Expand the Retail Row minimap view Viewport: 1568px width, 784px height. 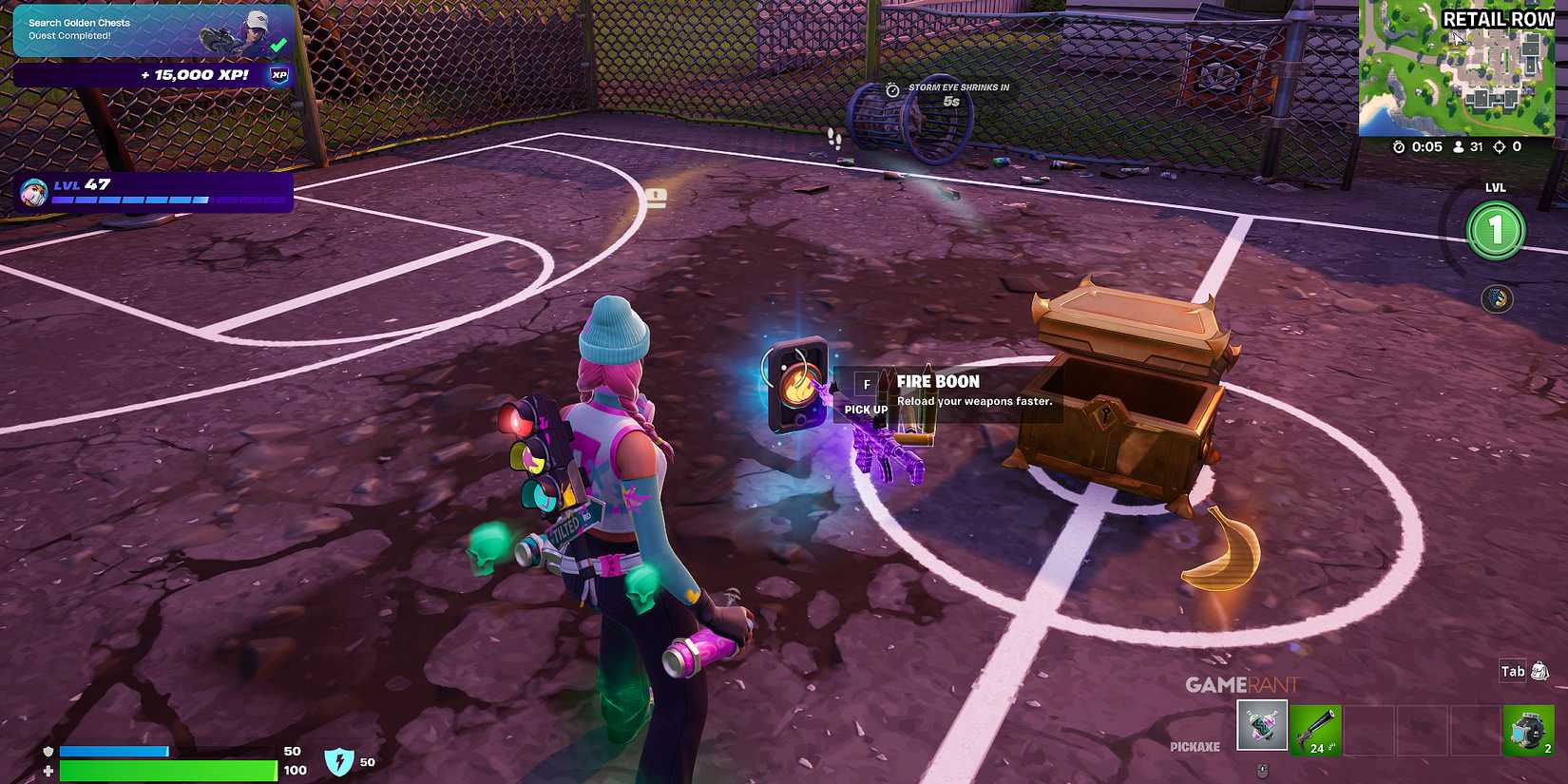tap(1463, 71)
